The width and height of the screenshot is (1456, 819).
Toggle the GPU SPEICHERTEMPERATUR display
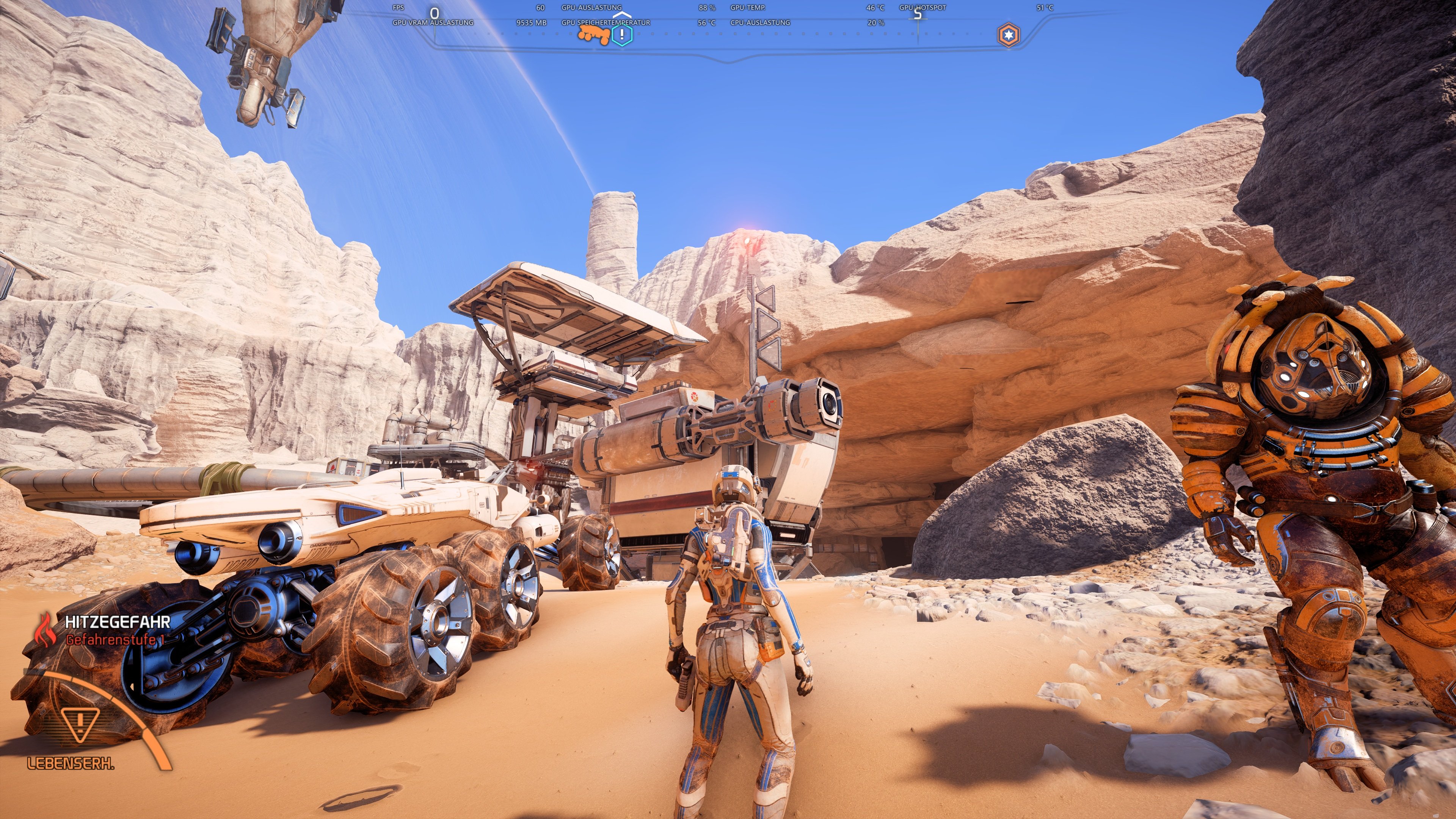[x=606, y=24]
